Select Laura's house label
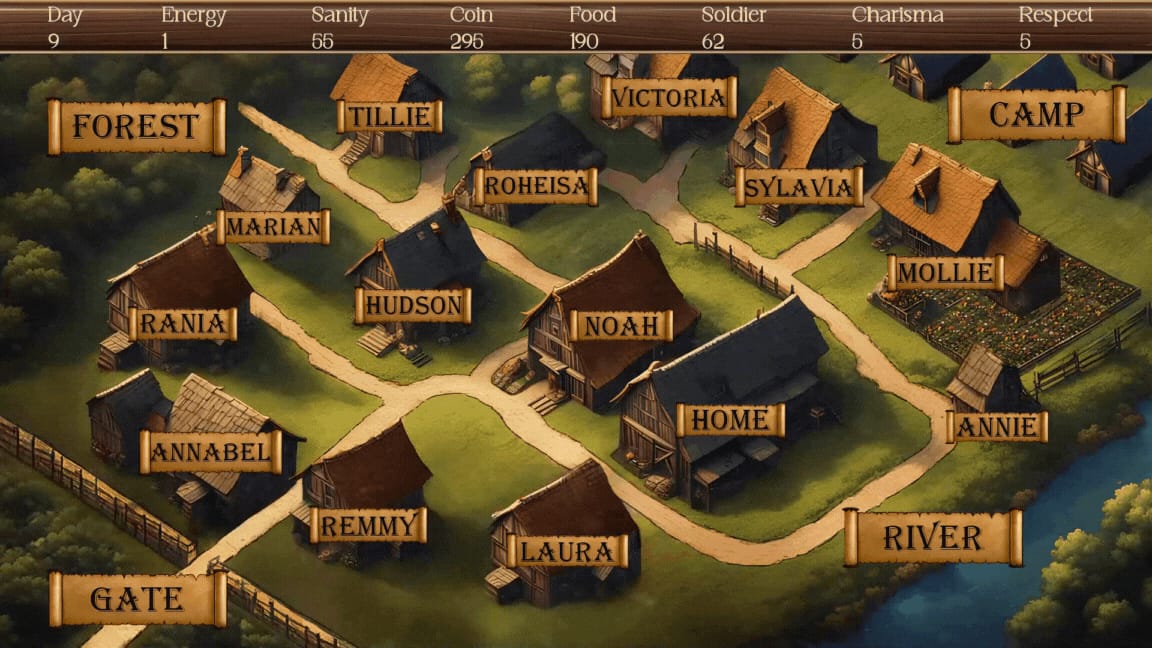The height and width of the screenshot is (648, 1152). 567,551
